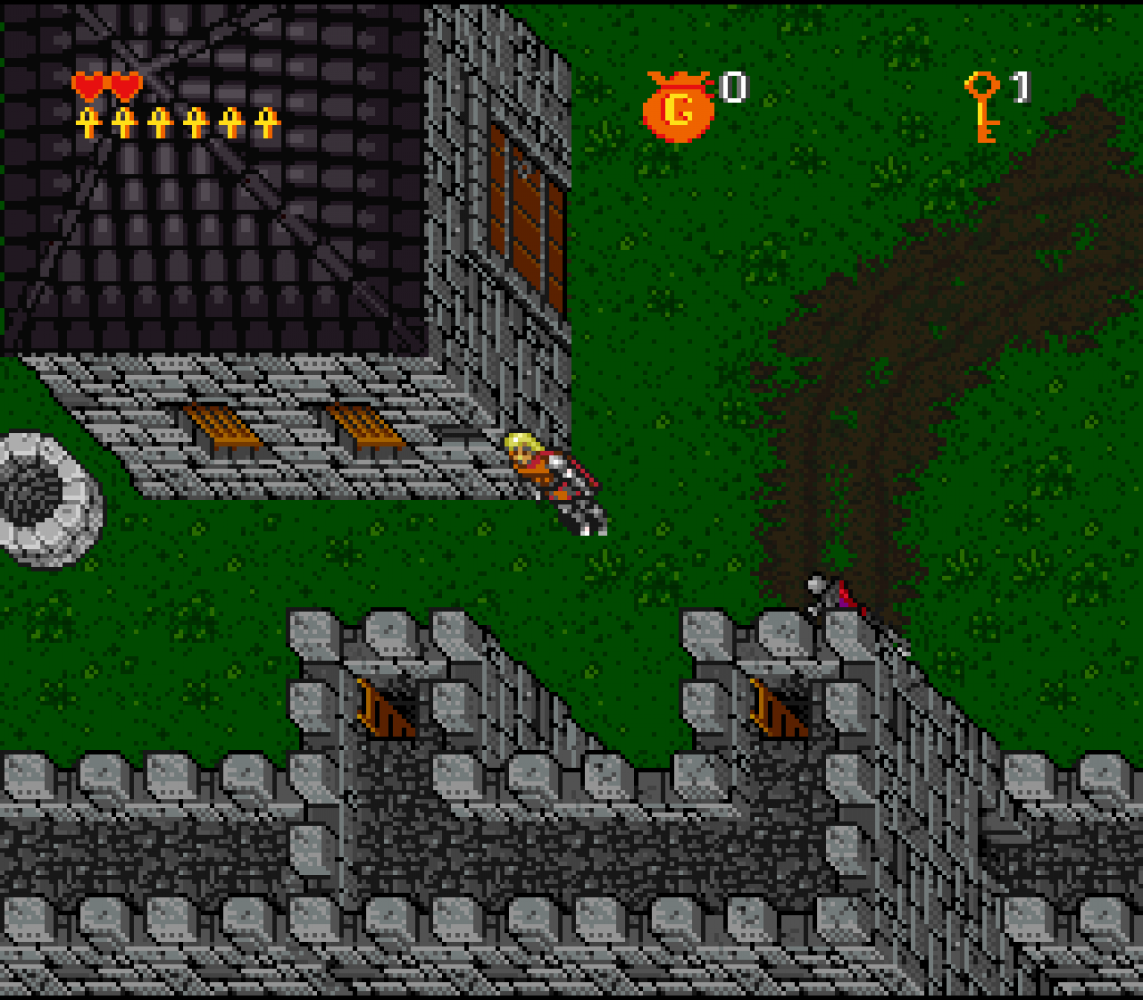Select the orange key icon
The height and width of the screenshot is (1000, 1143).
[982, 105]
